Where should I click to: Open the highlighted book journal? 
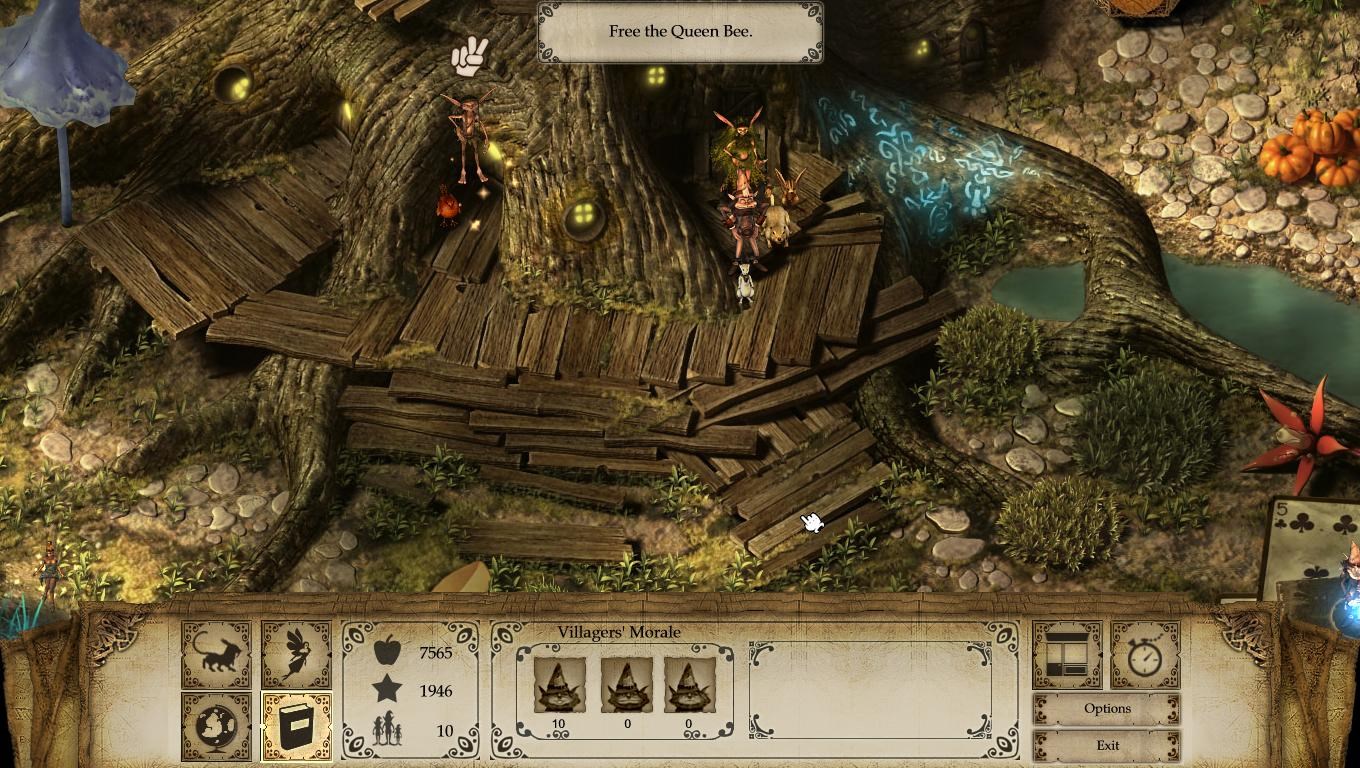296,726
